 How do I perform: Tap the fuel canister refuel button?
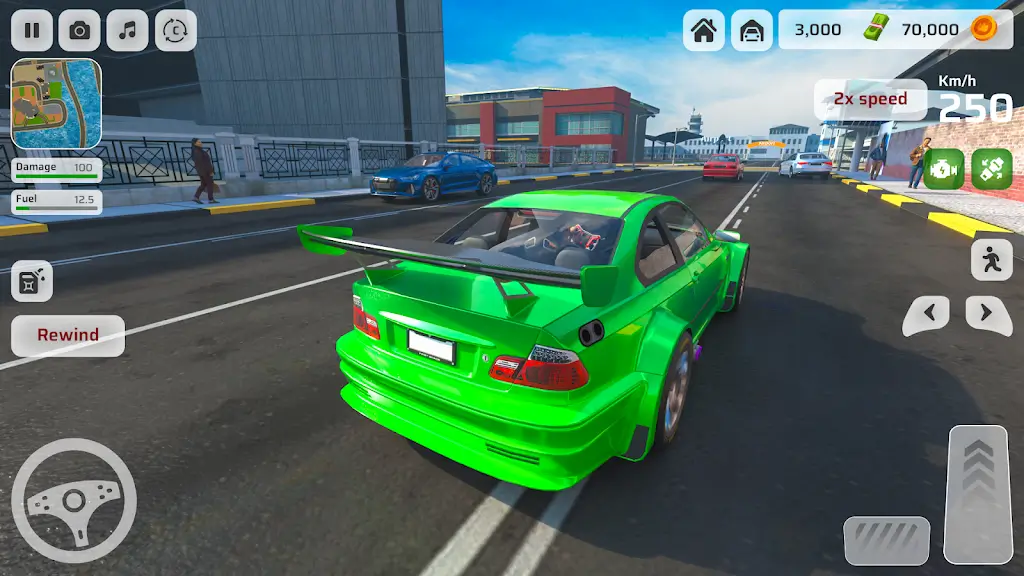[32, 281]
